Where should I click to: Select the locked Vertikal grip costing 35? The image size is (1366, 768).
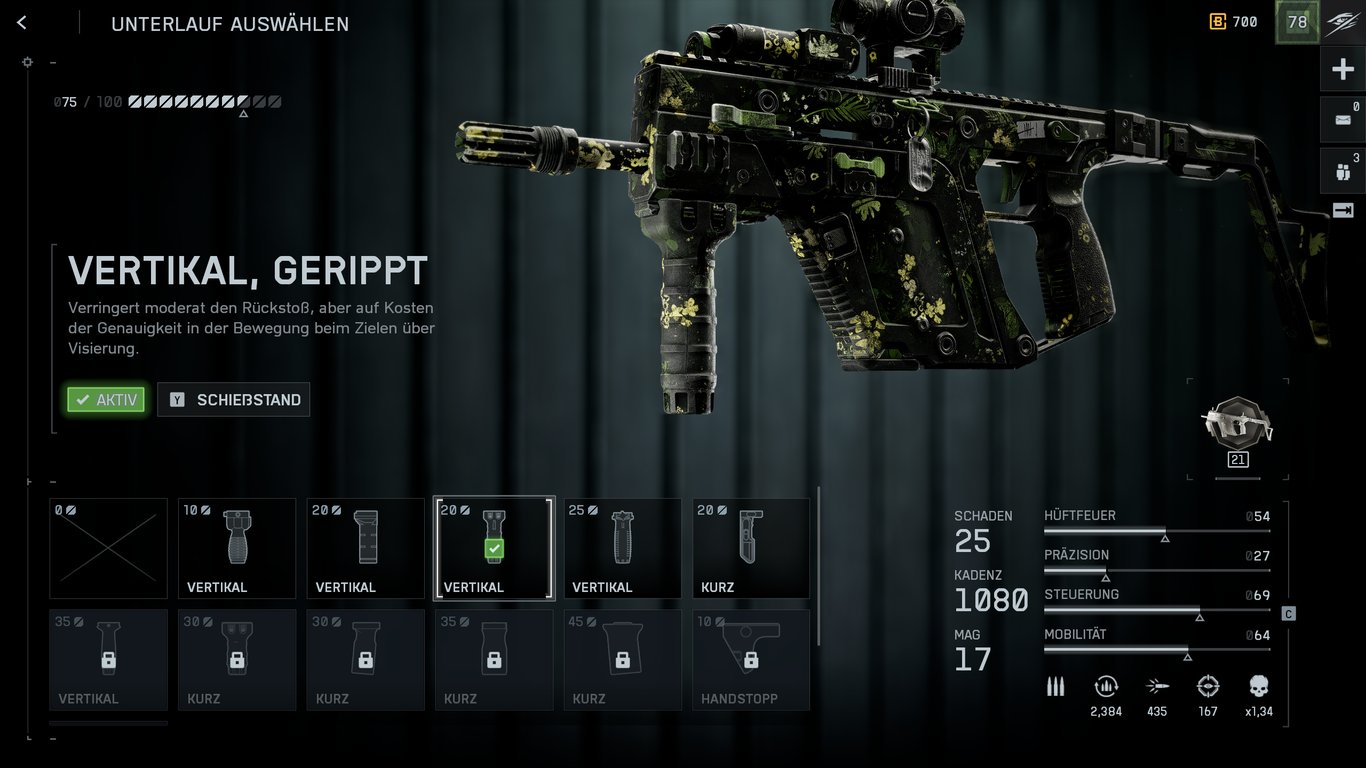click(x=109, y=659)
